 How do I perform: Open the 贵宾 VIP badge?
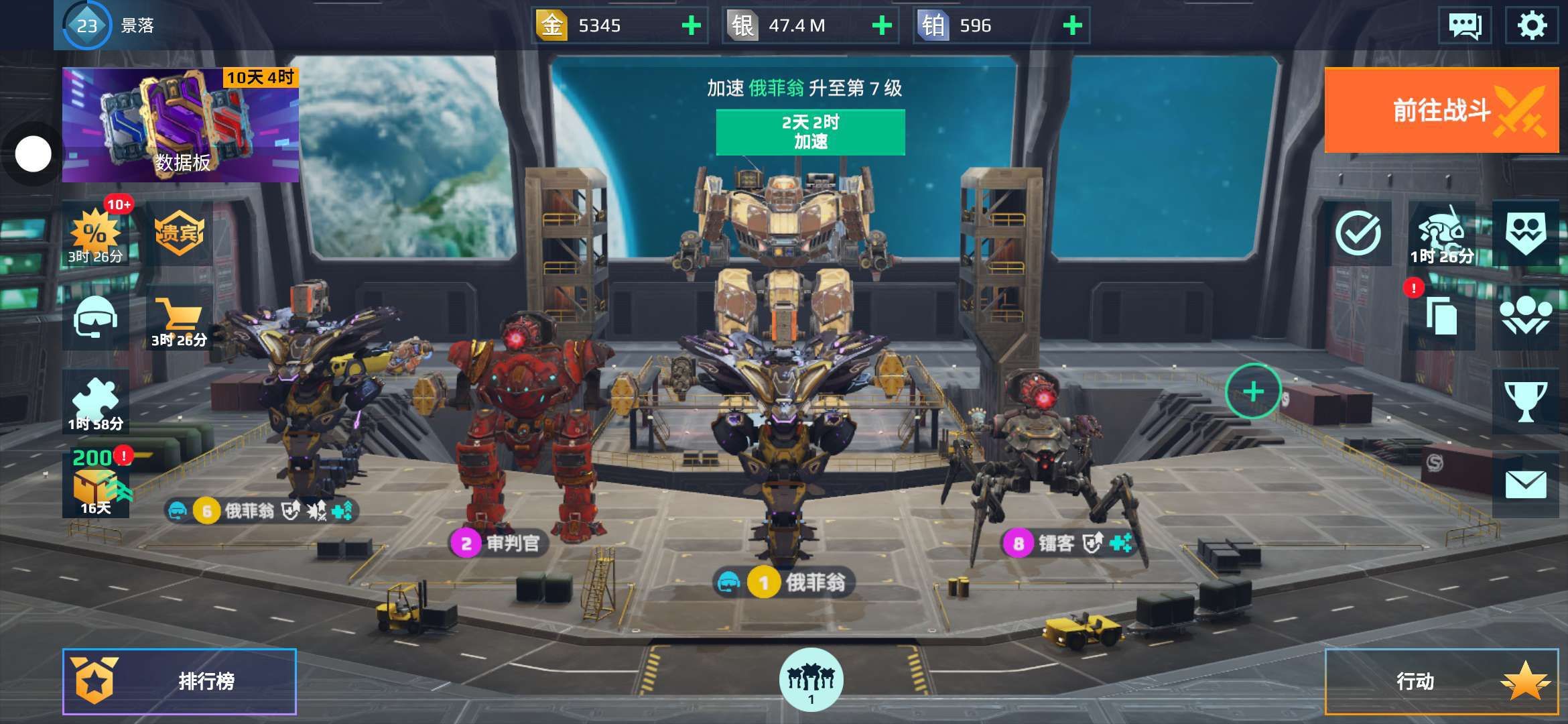(x=179, y=233)
